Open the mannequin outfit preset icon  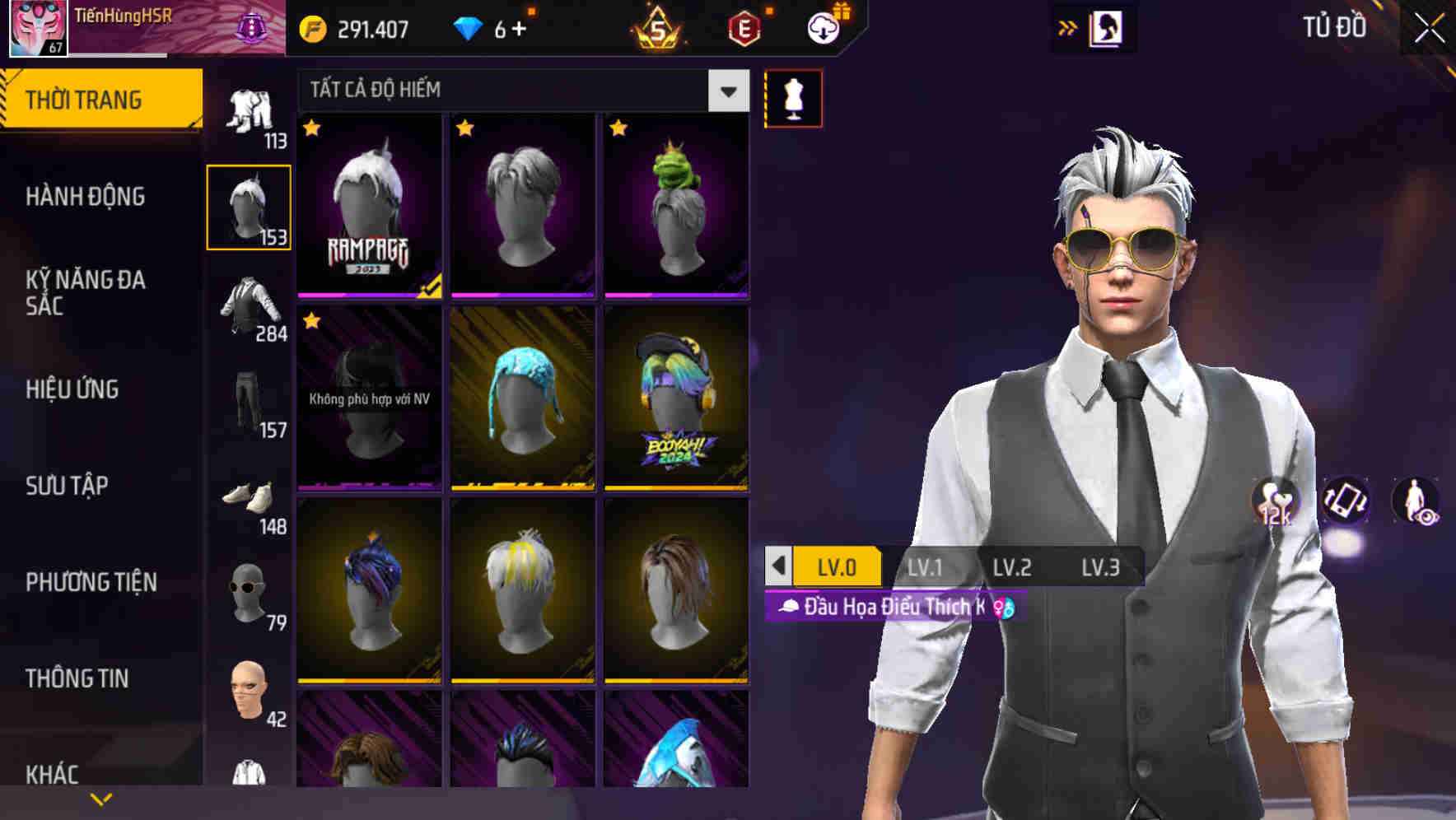793,97
